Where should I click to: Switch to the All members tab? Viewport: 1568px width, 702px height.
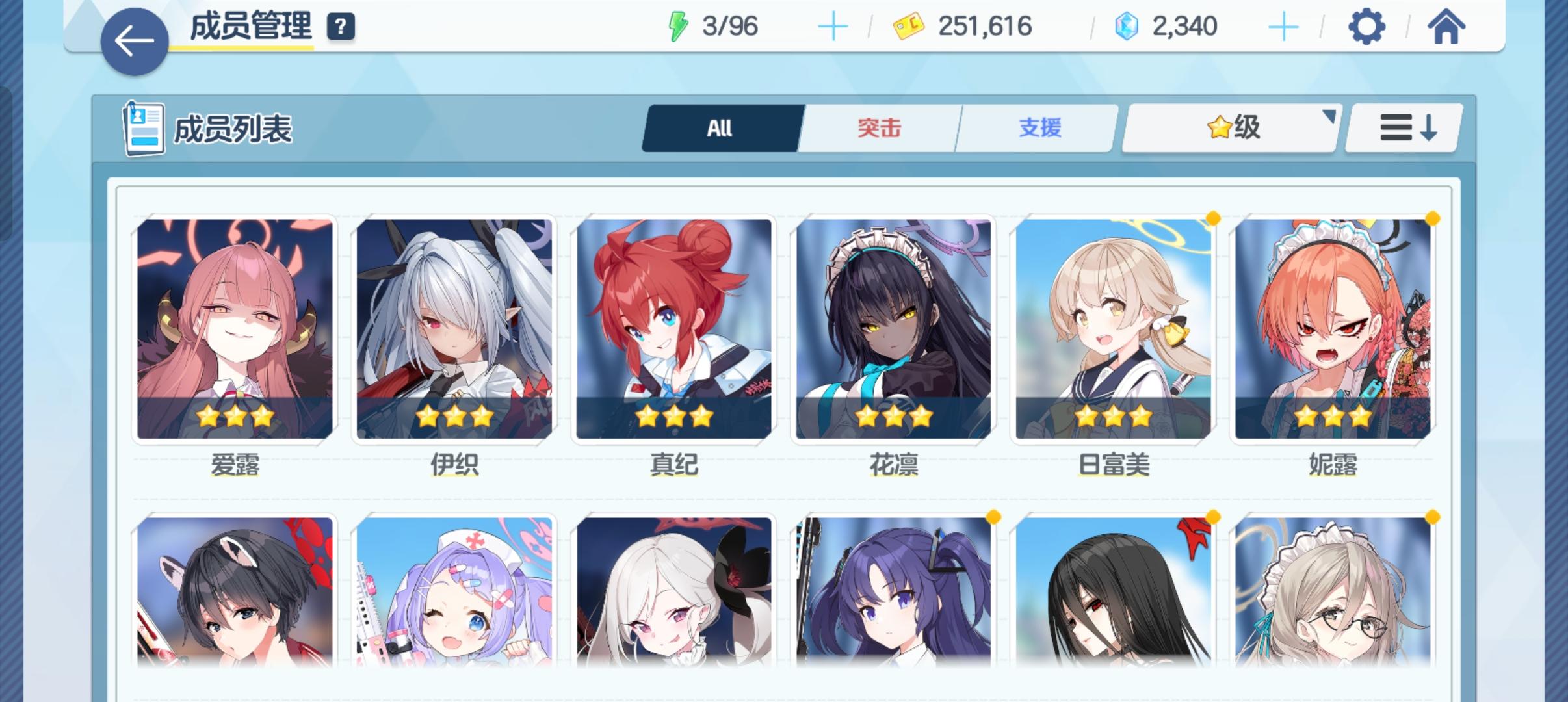pos(720,128)
